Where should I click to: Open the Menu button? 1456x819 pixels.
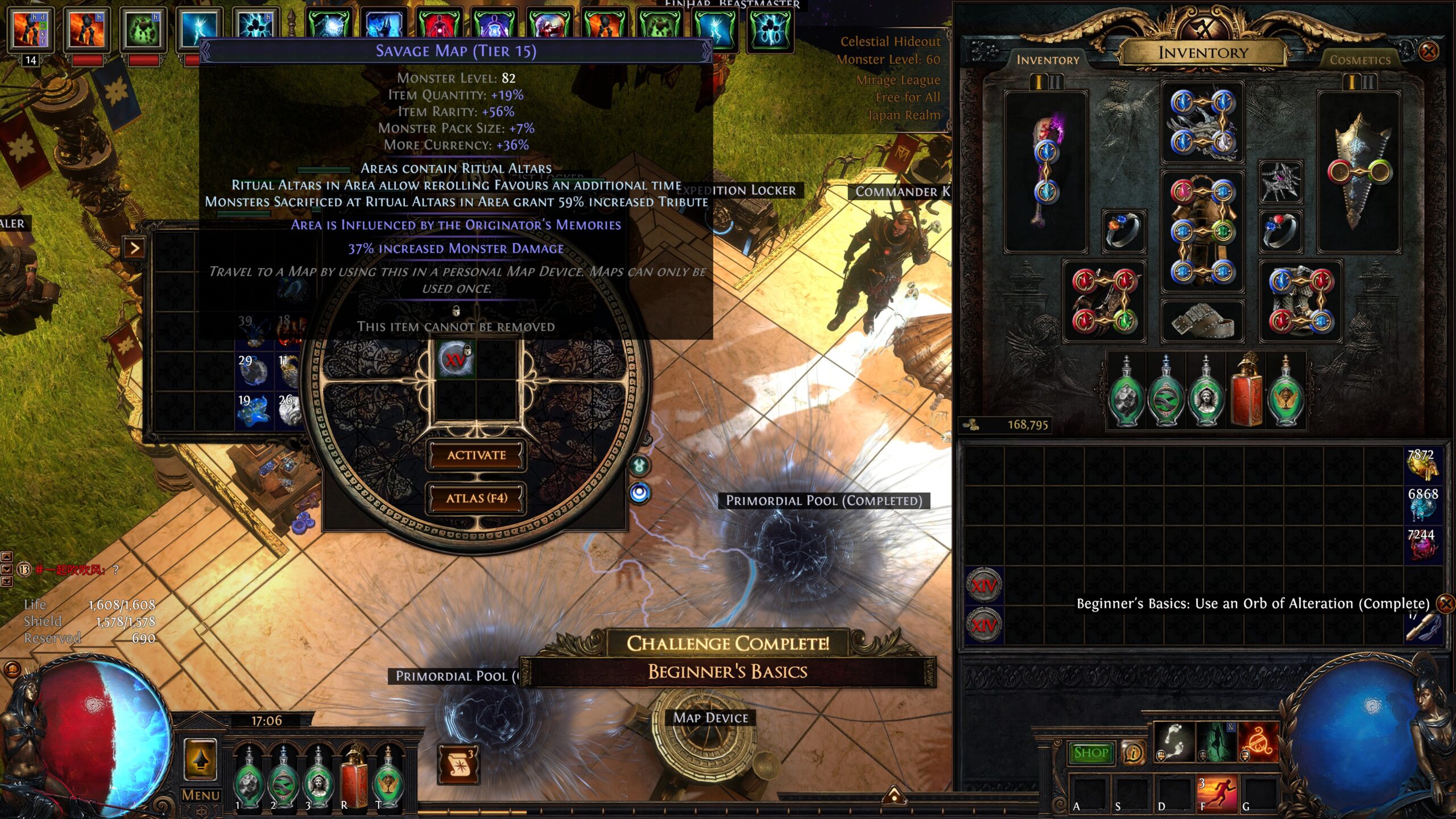200,795
